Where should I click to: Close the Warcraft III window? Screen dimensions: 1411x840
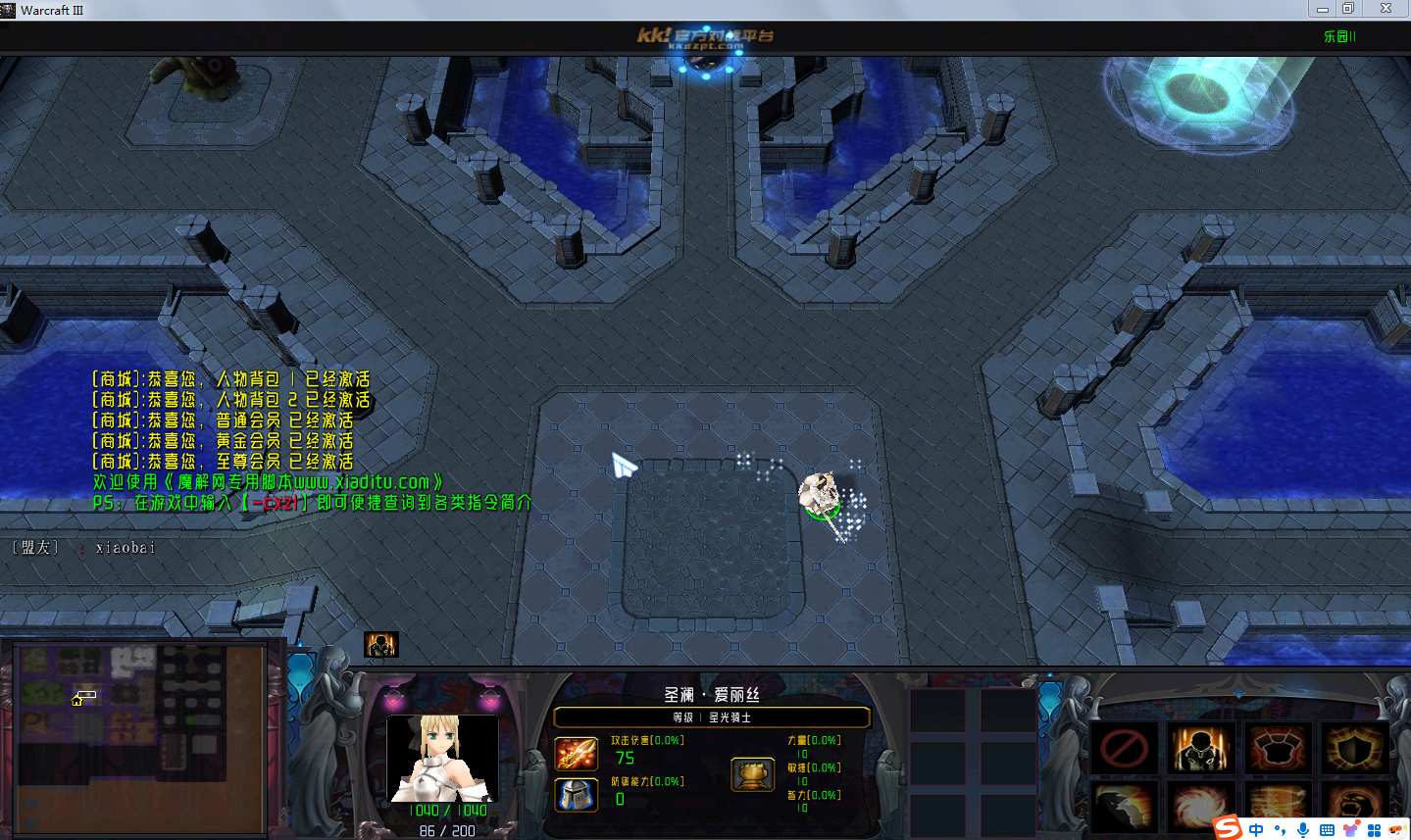1386,9
